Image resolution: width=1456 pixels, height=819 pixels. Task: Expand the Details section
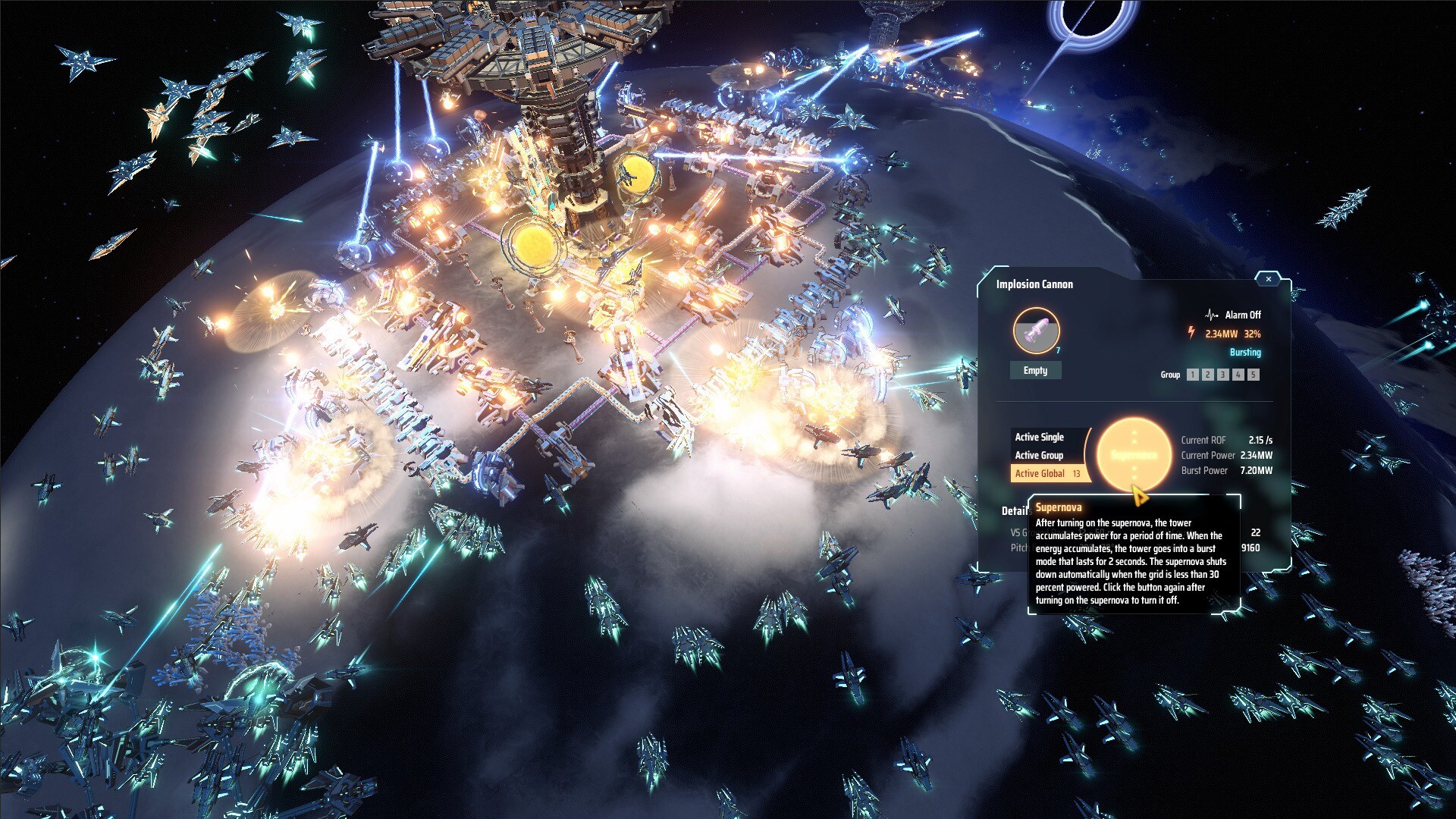(x=1016, y=510)
